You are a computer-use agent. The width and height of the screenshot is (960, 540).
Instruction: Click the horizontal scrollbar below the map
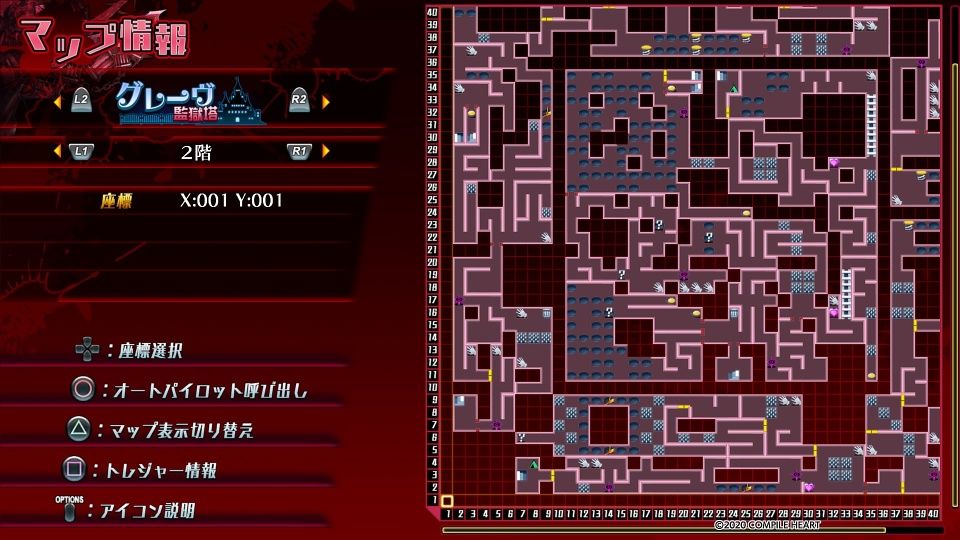click(690, 529)
